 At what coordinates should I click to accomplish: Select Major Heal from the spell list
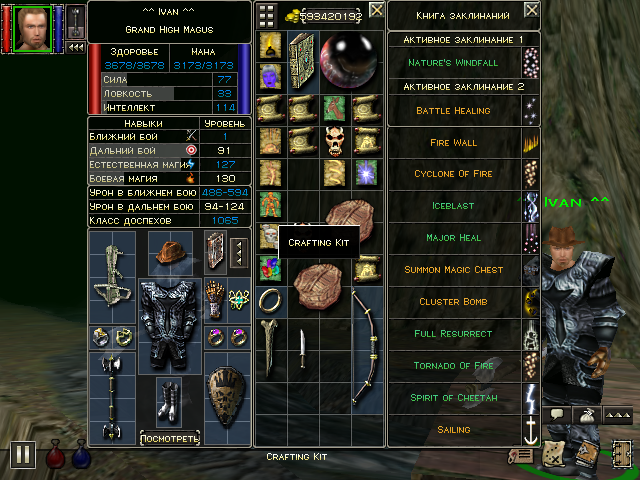pos(453,238)
